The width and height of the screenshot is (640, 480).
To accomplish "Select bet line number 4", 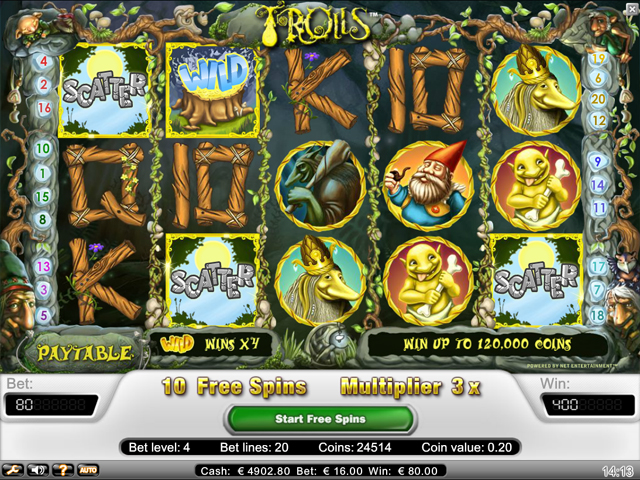I will pyautogui.click(x=44, y=60).
